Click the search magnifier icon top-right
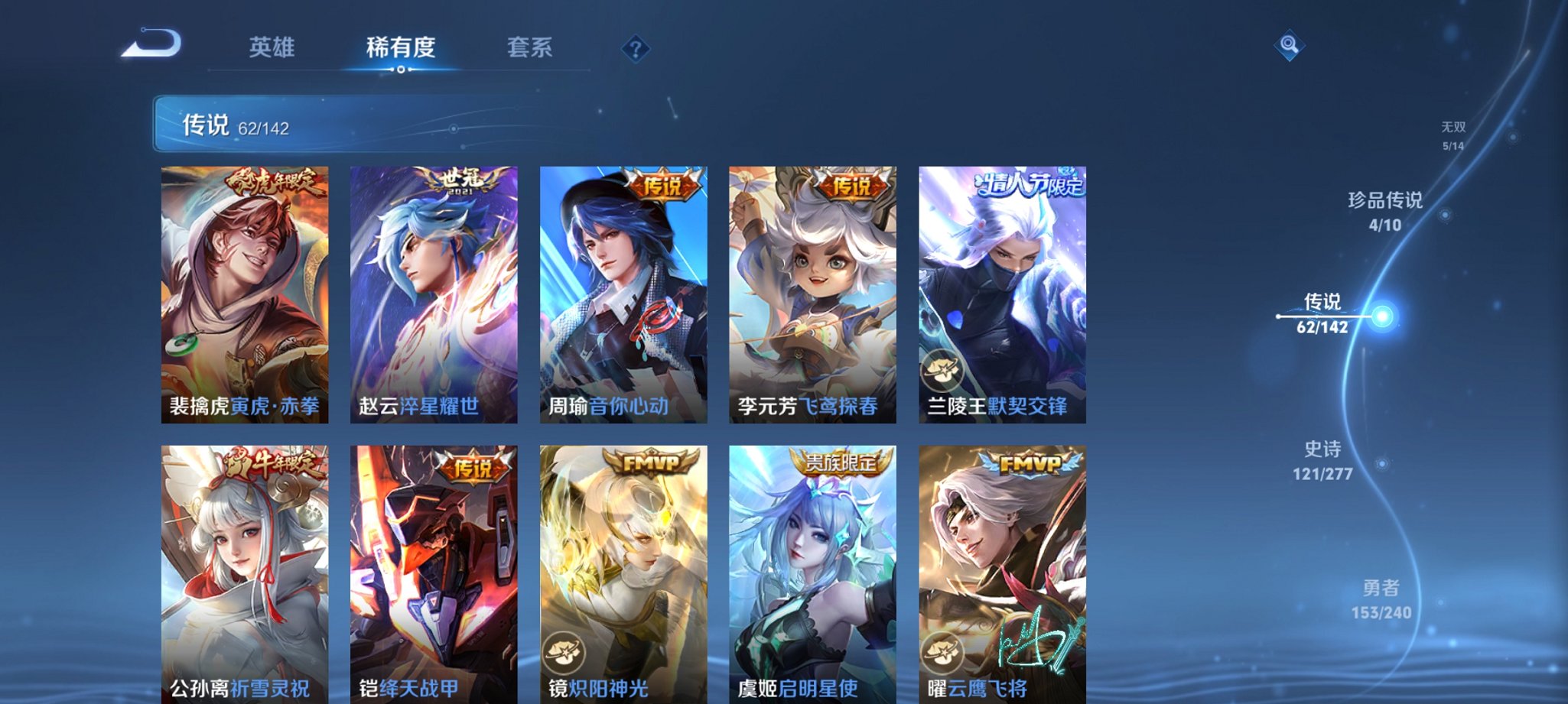1568x704 pixels. [1291, 45]
